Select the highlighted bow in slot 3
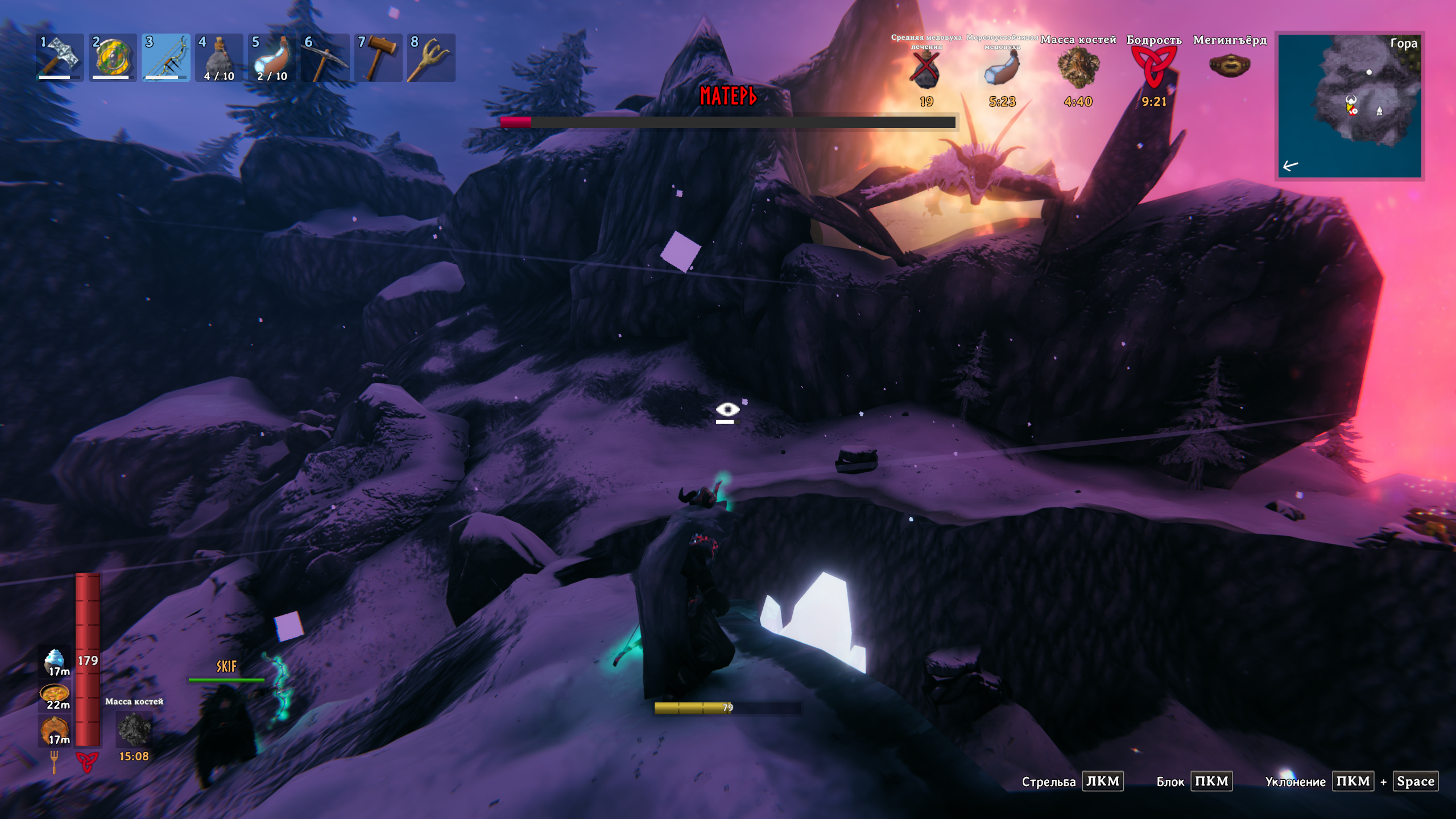Screen dimensions: 1456x819 [x=166, y=57]
